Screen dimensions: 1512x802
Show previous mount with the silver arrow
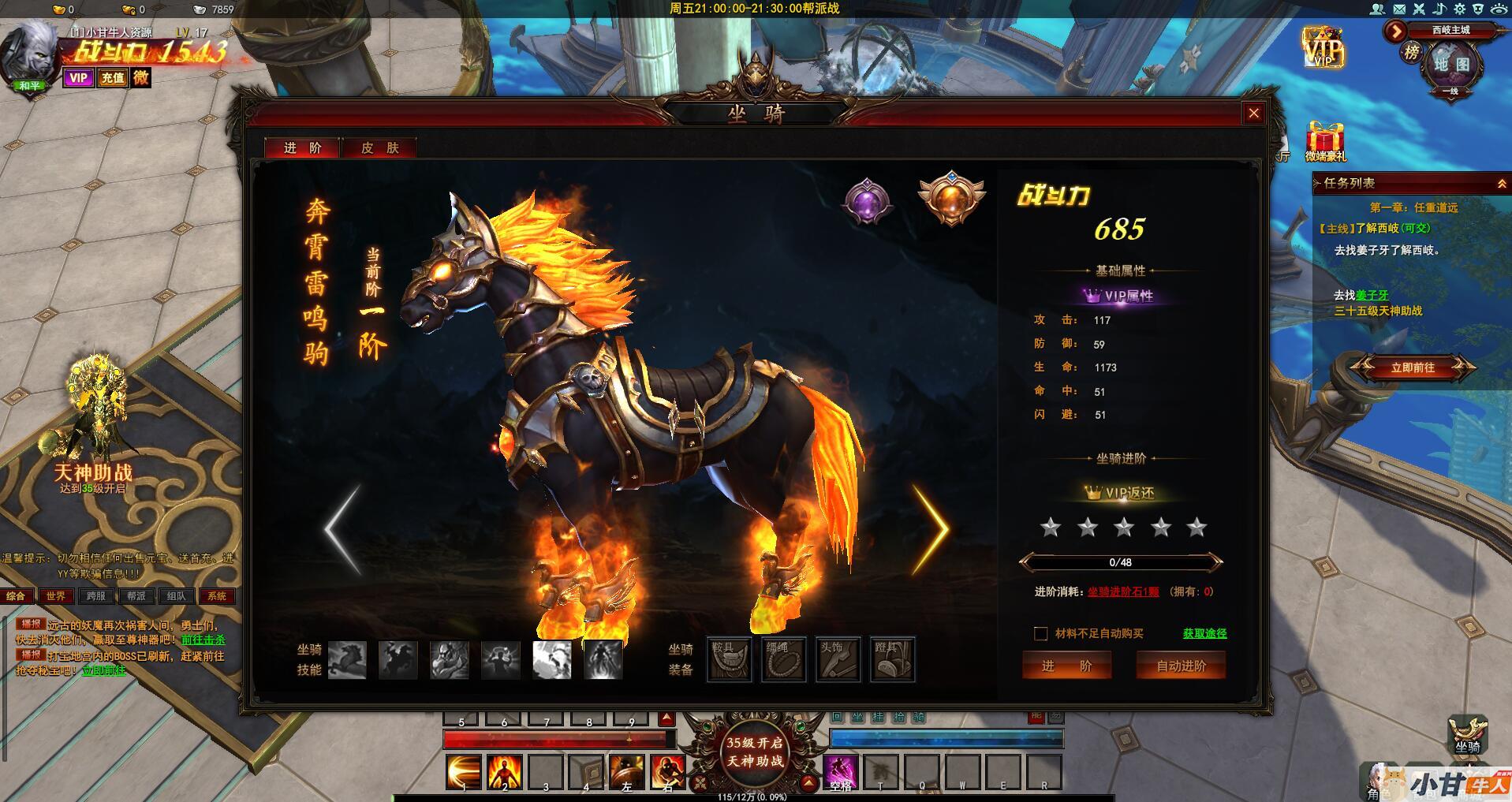tap(344, 528)
